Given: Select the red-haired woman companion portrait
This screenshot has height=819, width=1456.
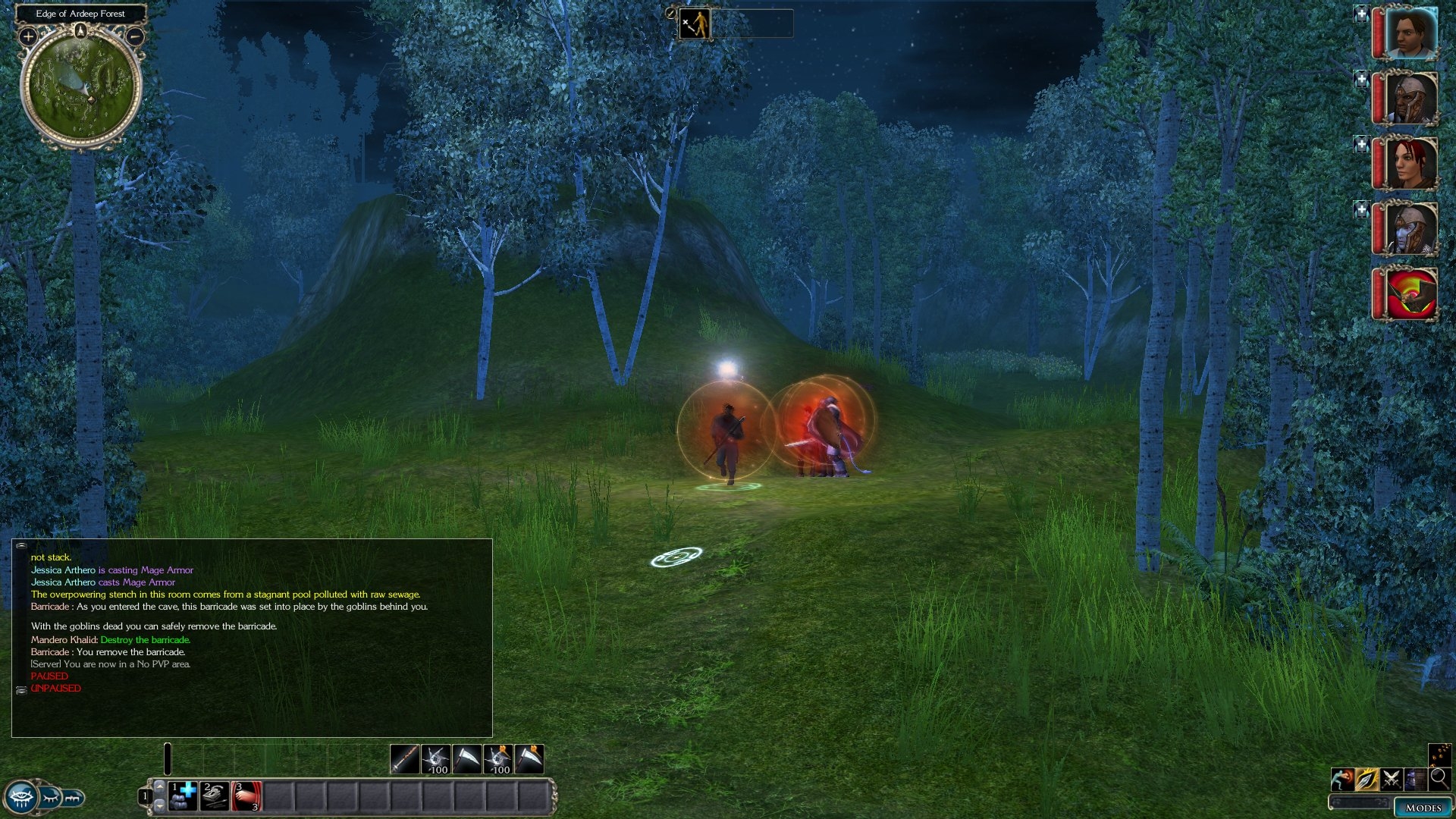Looking at the screenshot, I should coord(1410,163).
